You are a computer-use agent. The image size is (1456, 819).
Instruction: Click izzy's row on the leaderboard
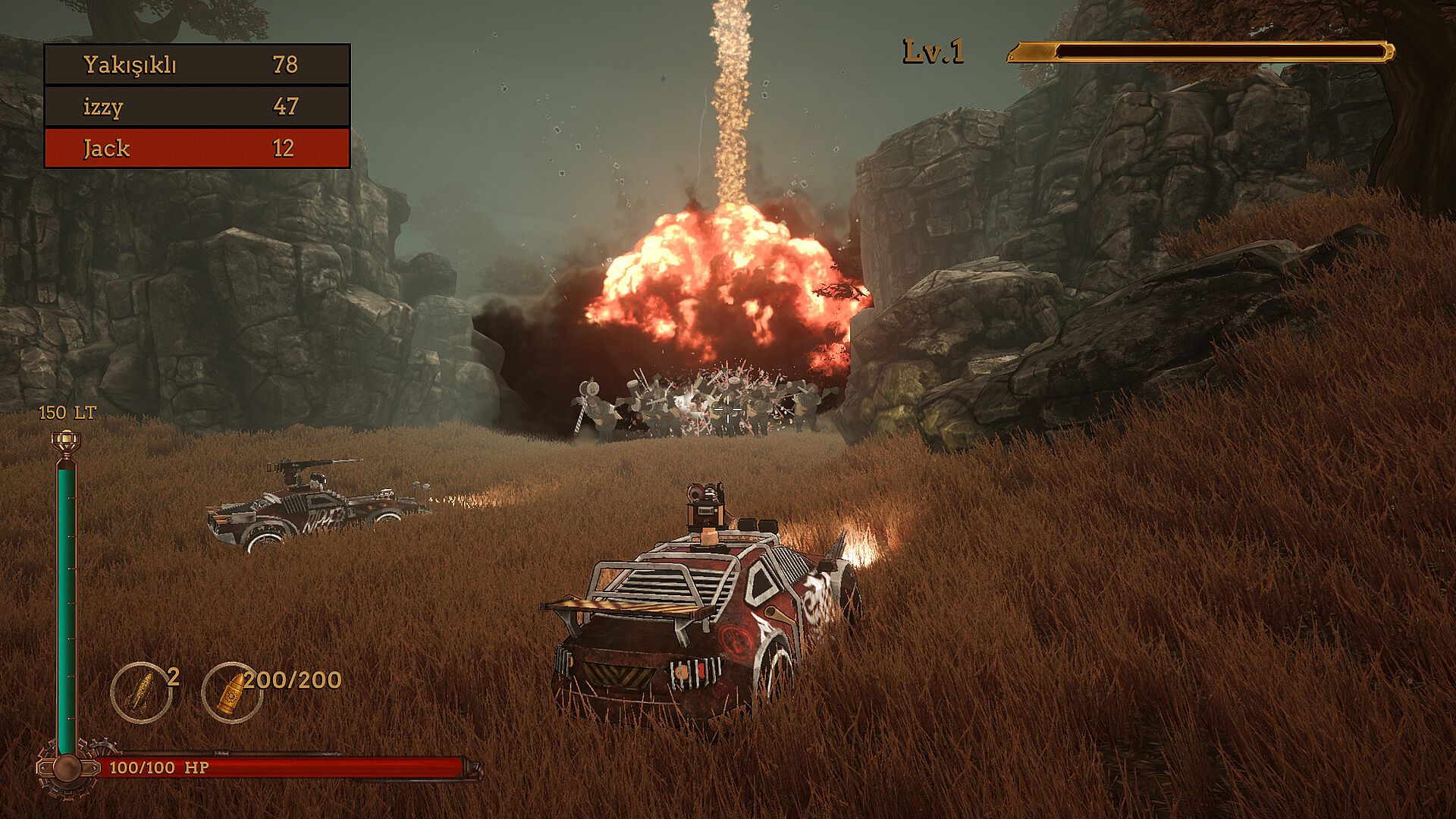(197, 106)
